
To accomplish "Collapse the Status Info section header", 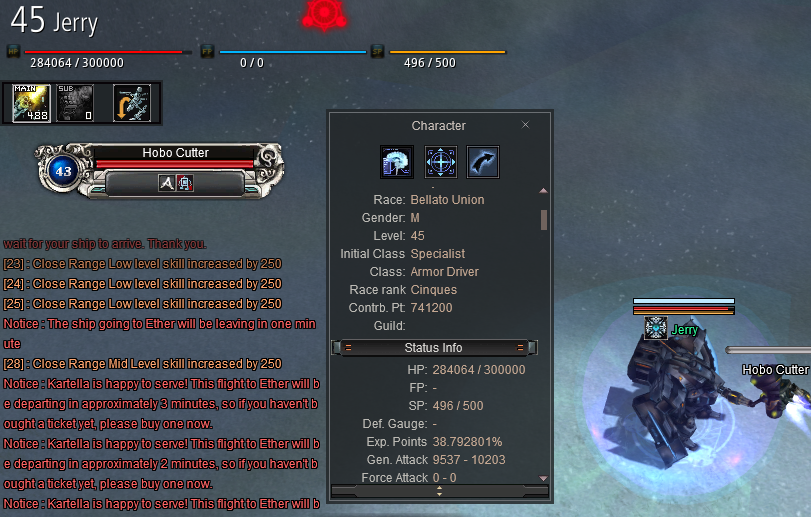I will pos(434,348).
